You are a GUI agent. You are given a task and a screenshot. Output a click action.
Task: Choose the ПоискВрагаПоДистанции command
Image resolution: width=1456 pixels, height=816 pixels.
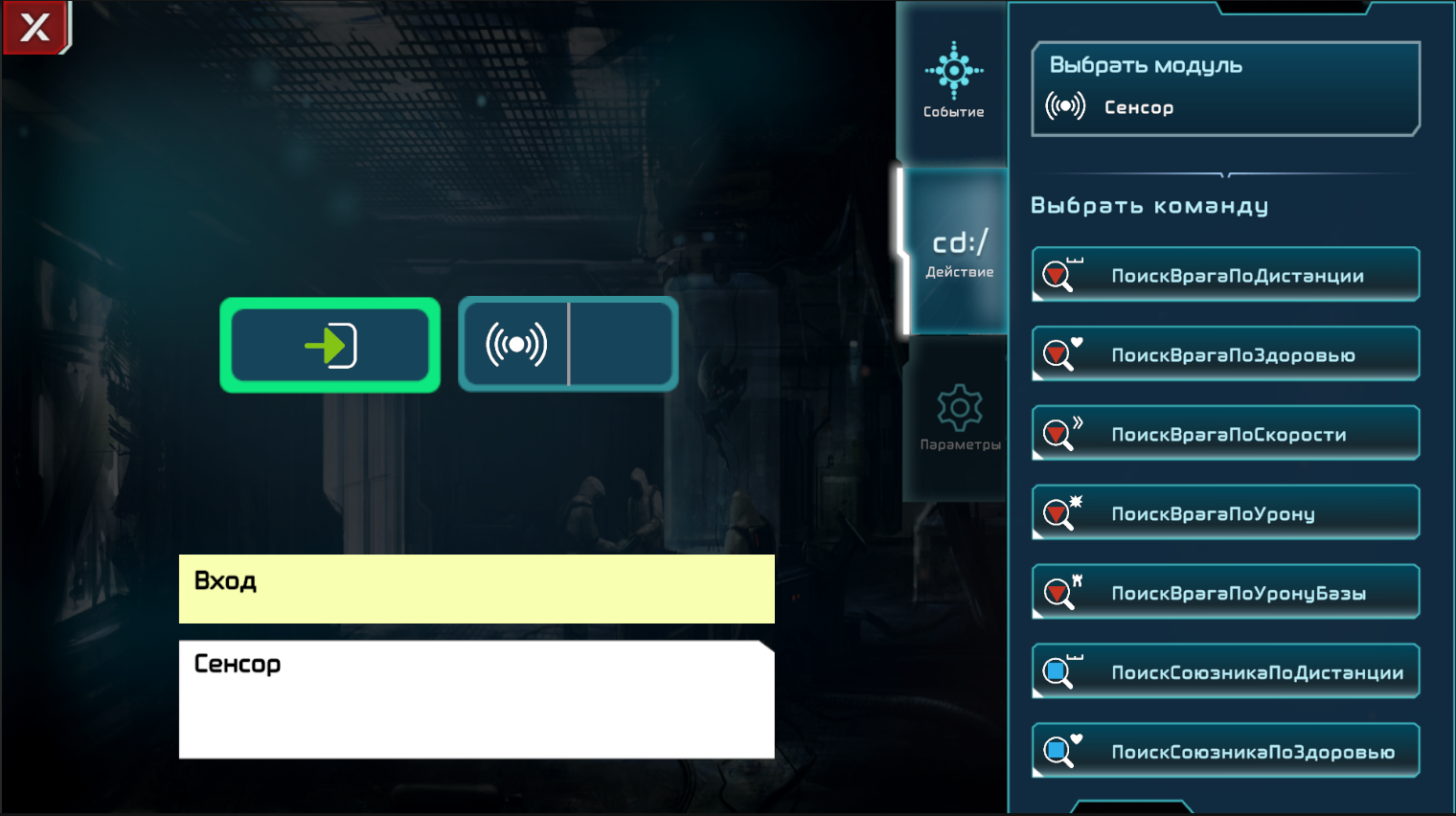pos(1226,275)
